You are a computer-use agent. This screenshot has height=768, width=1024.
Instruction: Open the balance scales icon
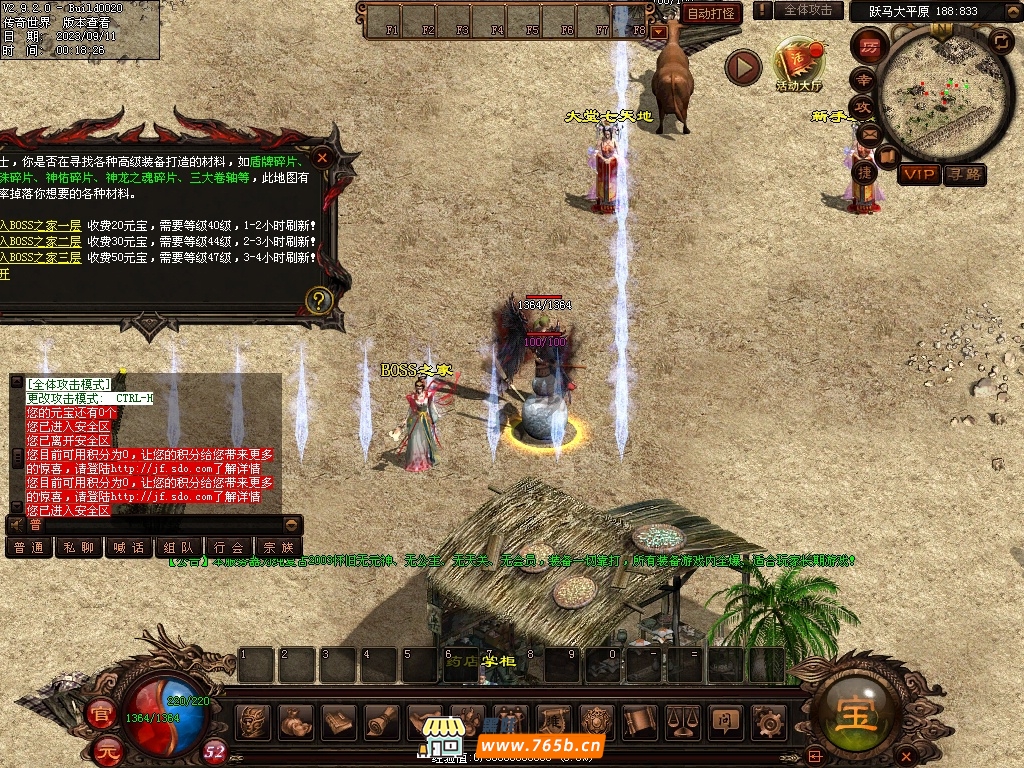coord(683,720)
